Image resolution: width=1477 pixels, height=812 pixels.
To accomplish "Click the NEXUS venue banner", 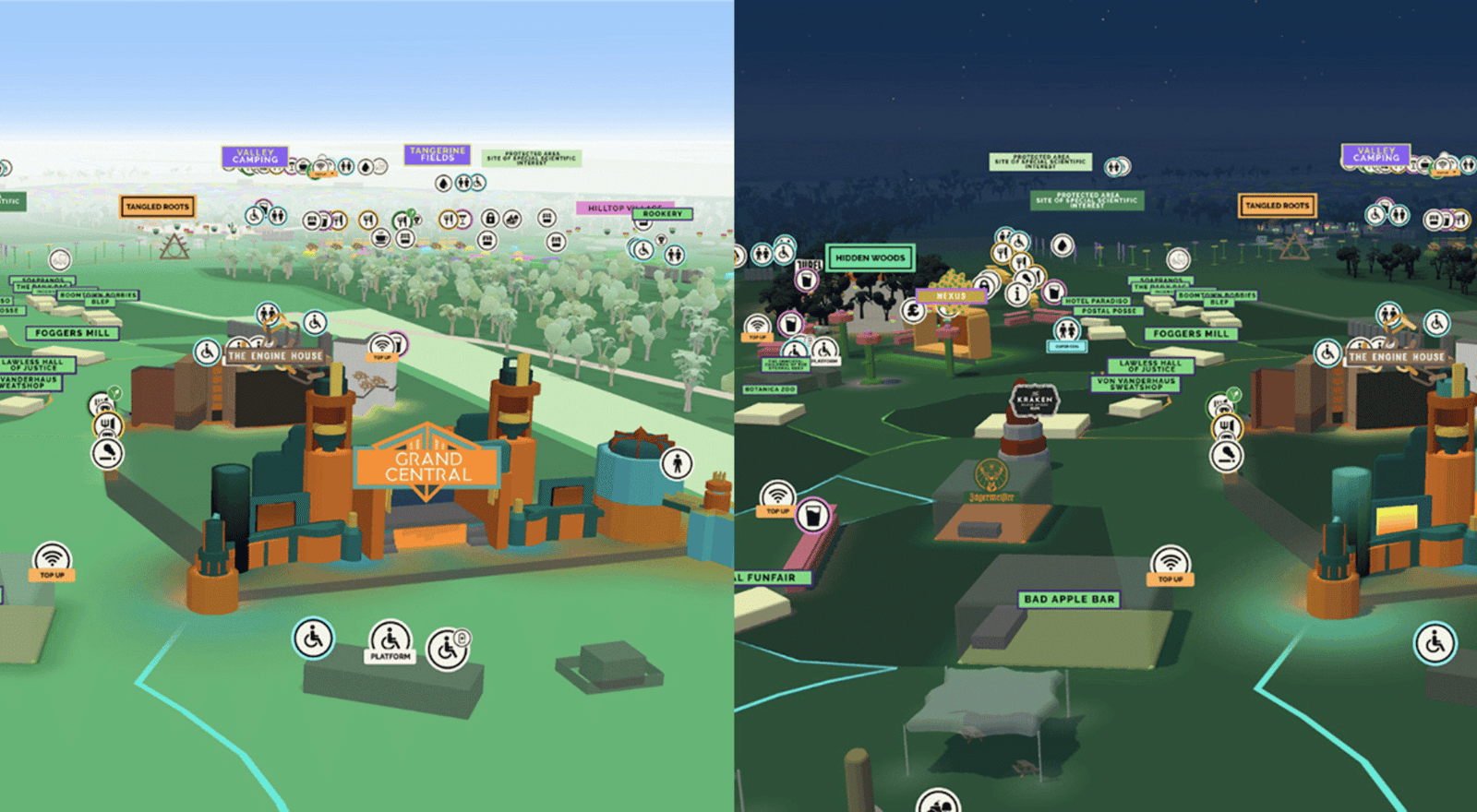I will click(952, 295).
